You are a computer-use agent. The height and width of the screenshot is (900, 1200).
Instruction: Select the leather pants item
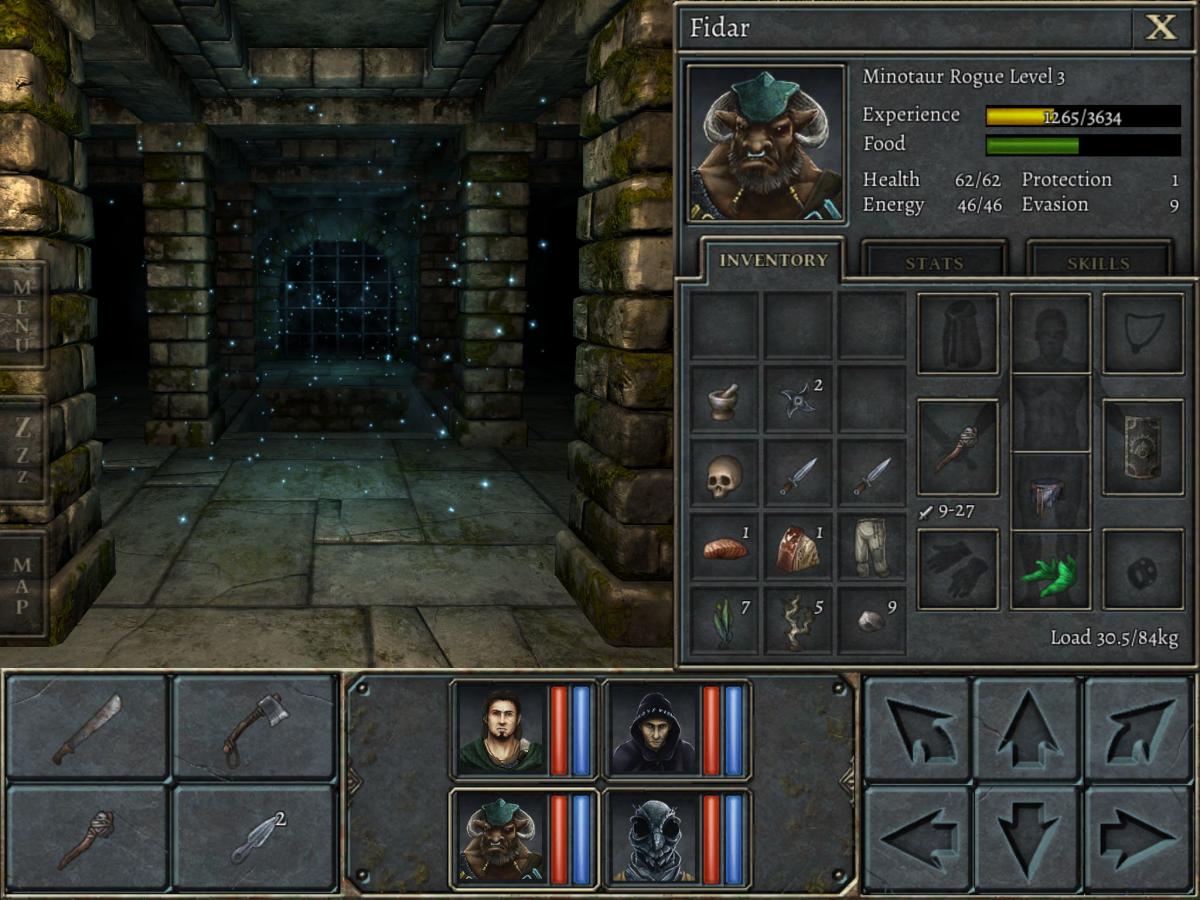tap(871, 548)
